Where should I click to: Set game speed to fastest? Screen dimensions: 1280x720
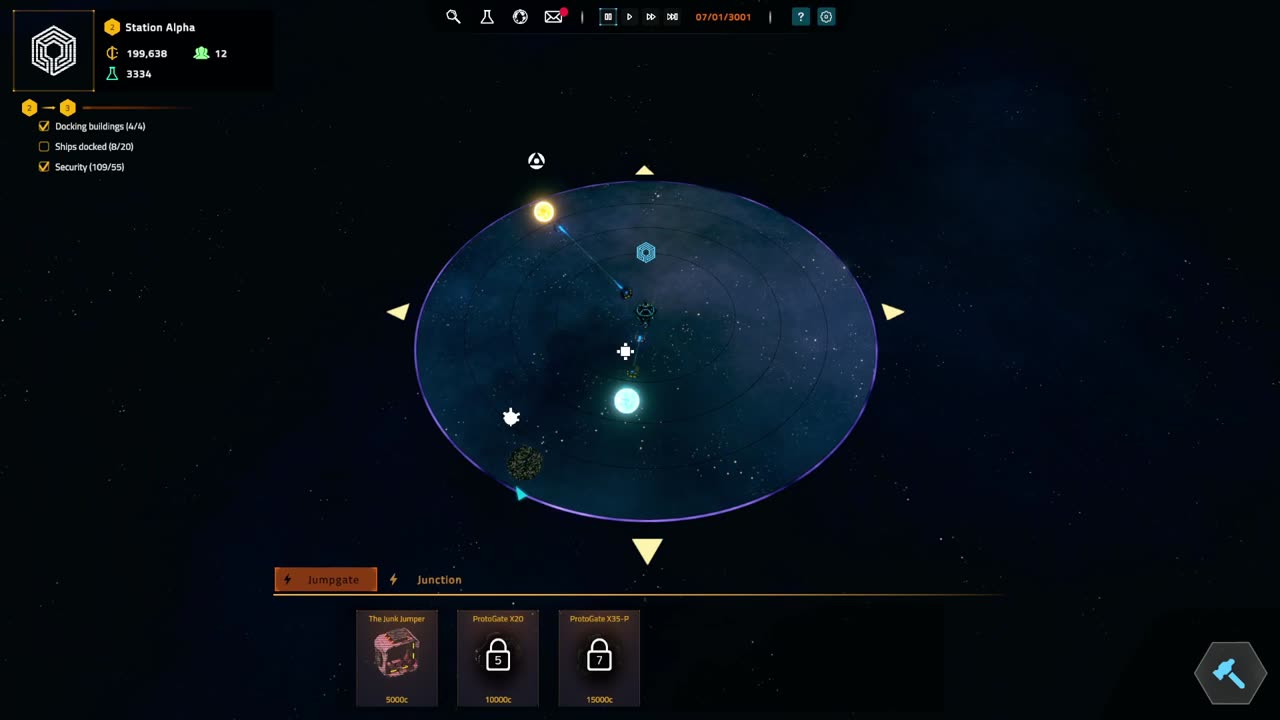[672, 17]
